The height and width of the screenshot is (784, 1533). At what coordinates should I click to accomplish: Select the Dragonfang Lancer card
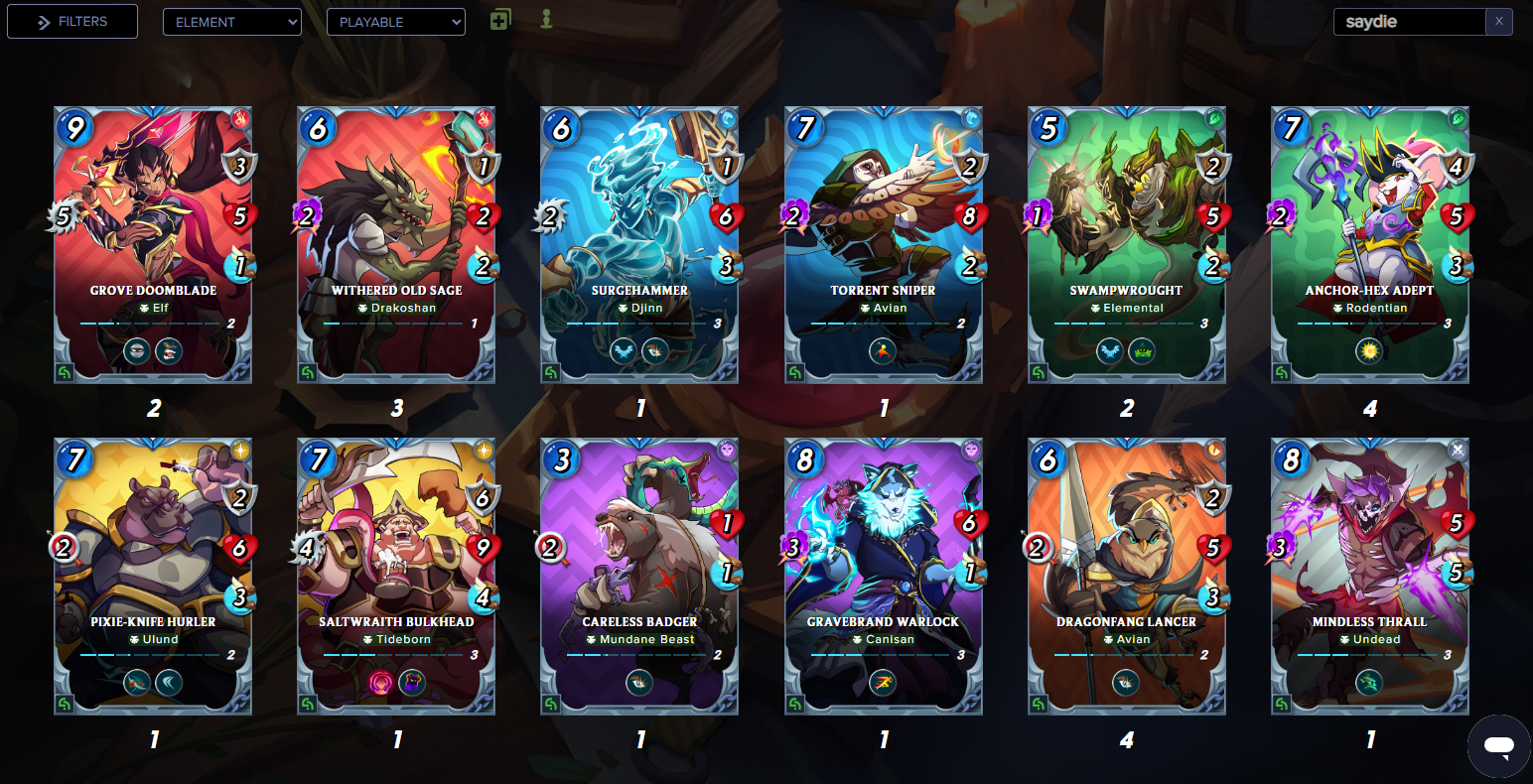[x=1126, y=576]
